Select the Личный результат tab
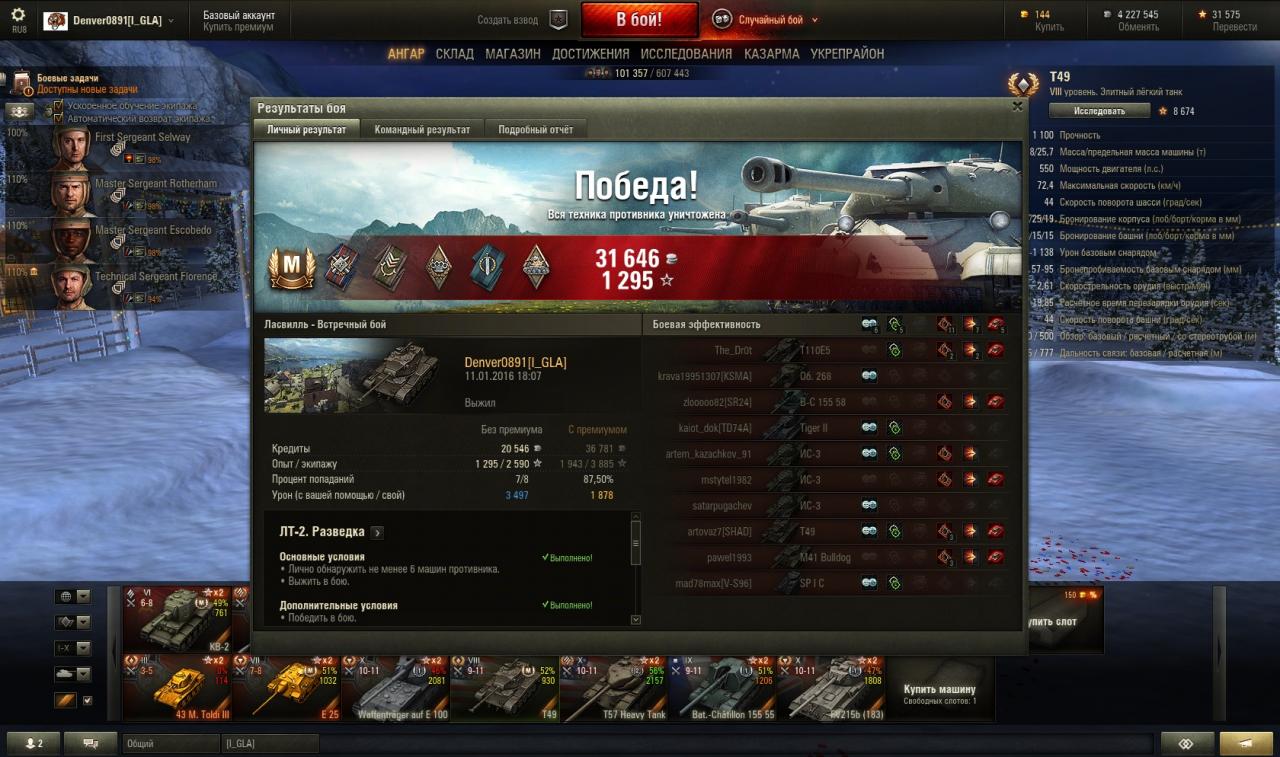 point(305,130)
